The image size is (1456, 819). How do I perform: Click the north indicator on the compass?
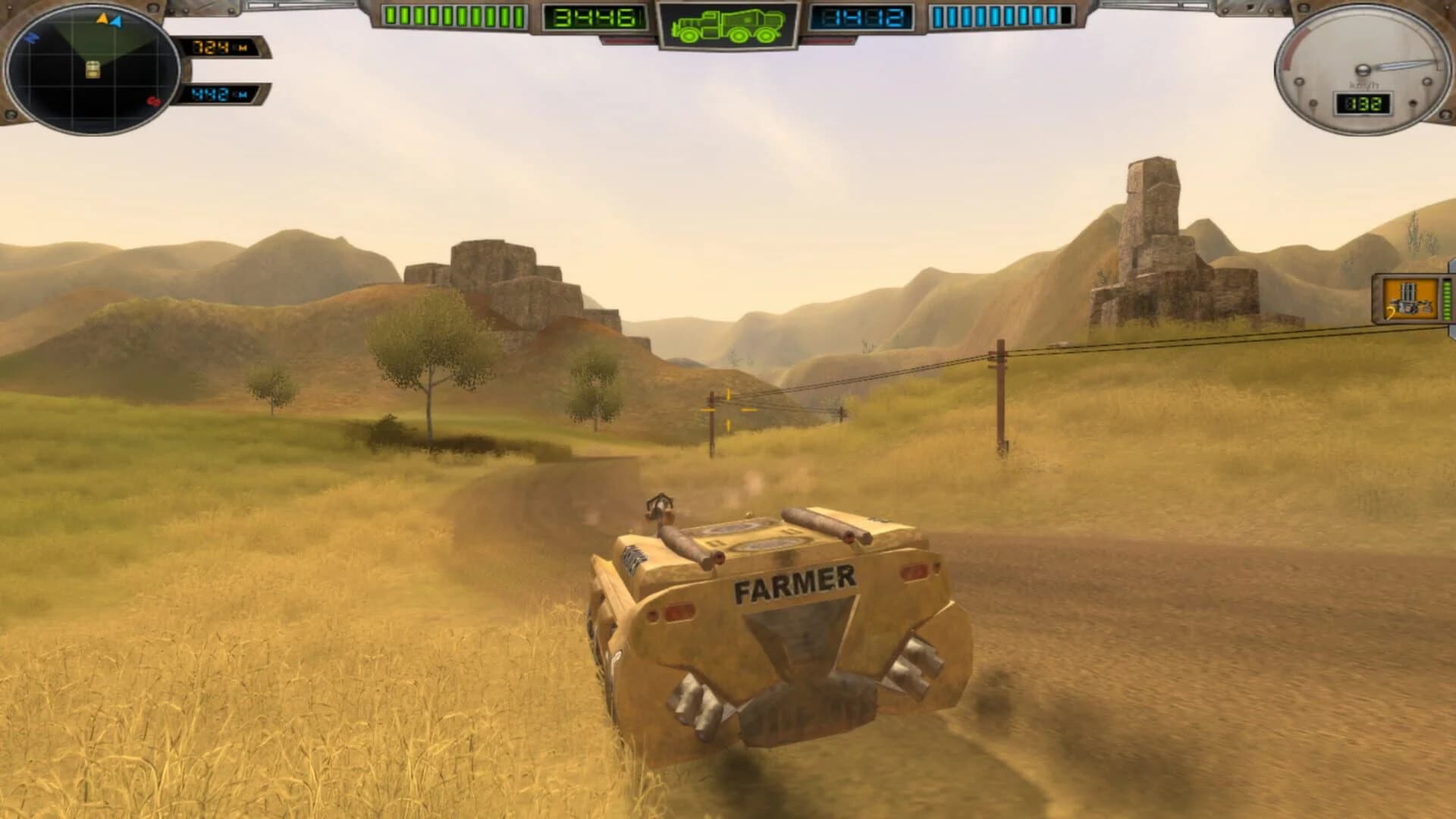[x=32, y=37]
